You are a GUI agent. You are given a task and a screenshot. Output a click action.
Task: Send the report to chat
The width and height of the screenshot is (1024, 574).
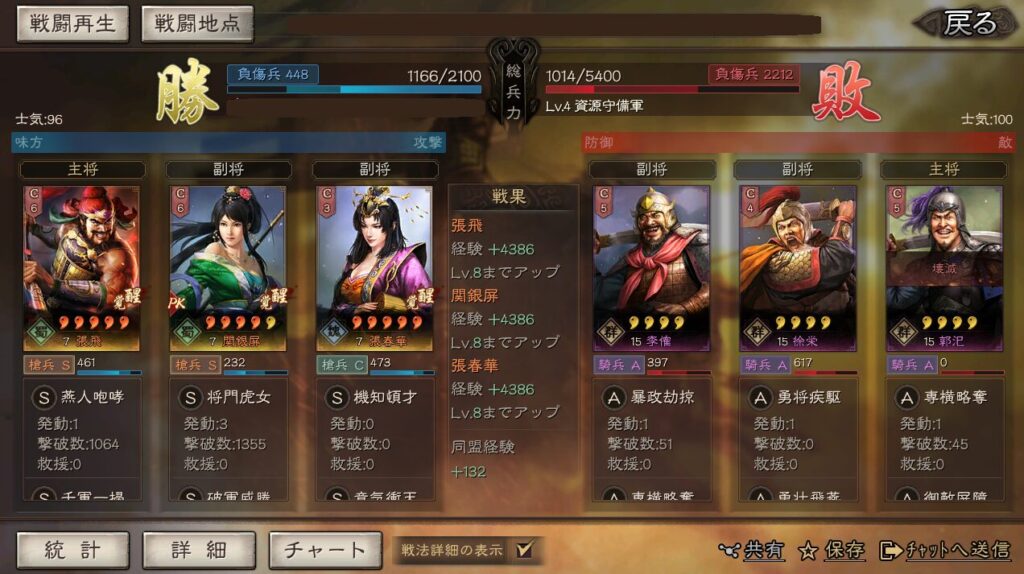point(945,550)
